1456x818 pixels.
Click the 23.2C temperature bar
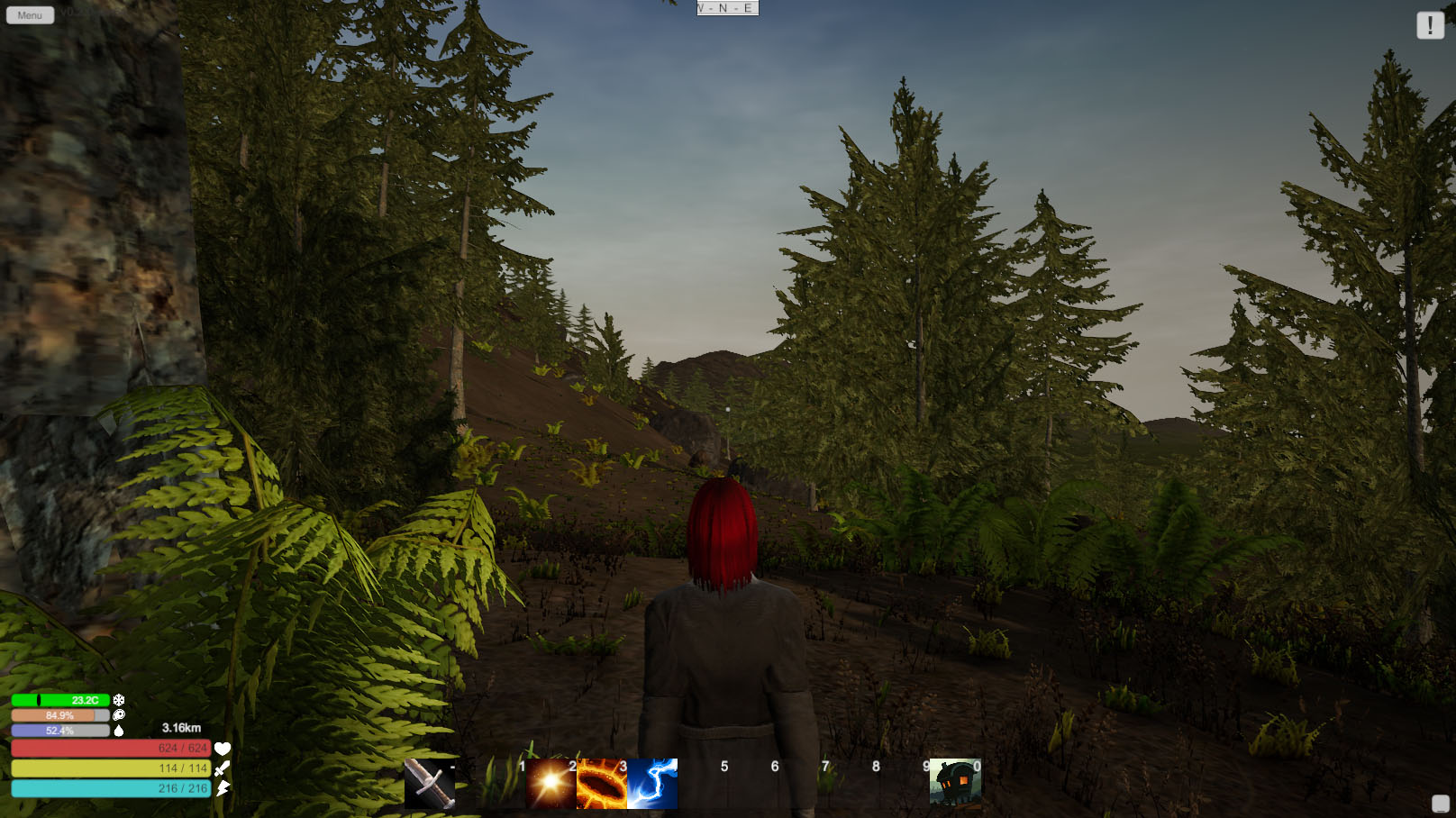coord(59,699)
